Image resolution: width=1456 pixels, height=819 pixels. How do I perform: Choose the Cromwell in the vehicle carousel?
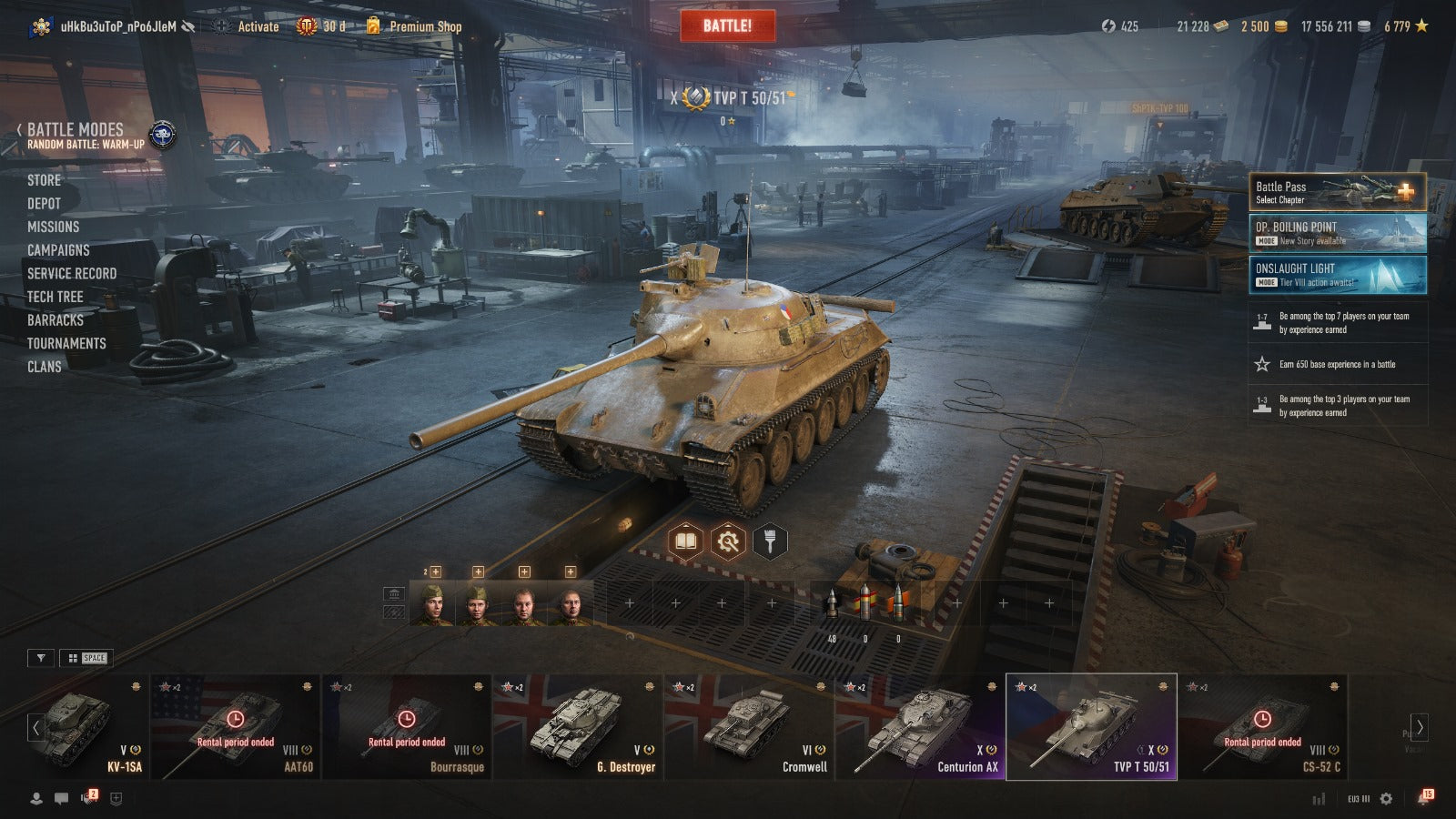749,726
